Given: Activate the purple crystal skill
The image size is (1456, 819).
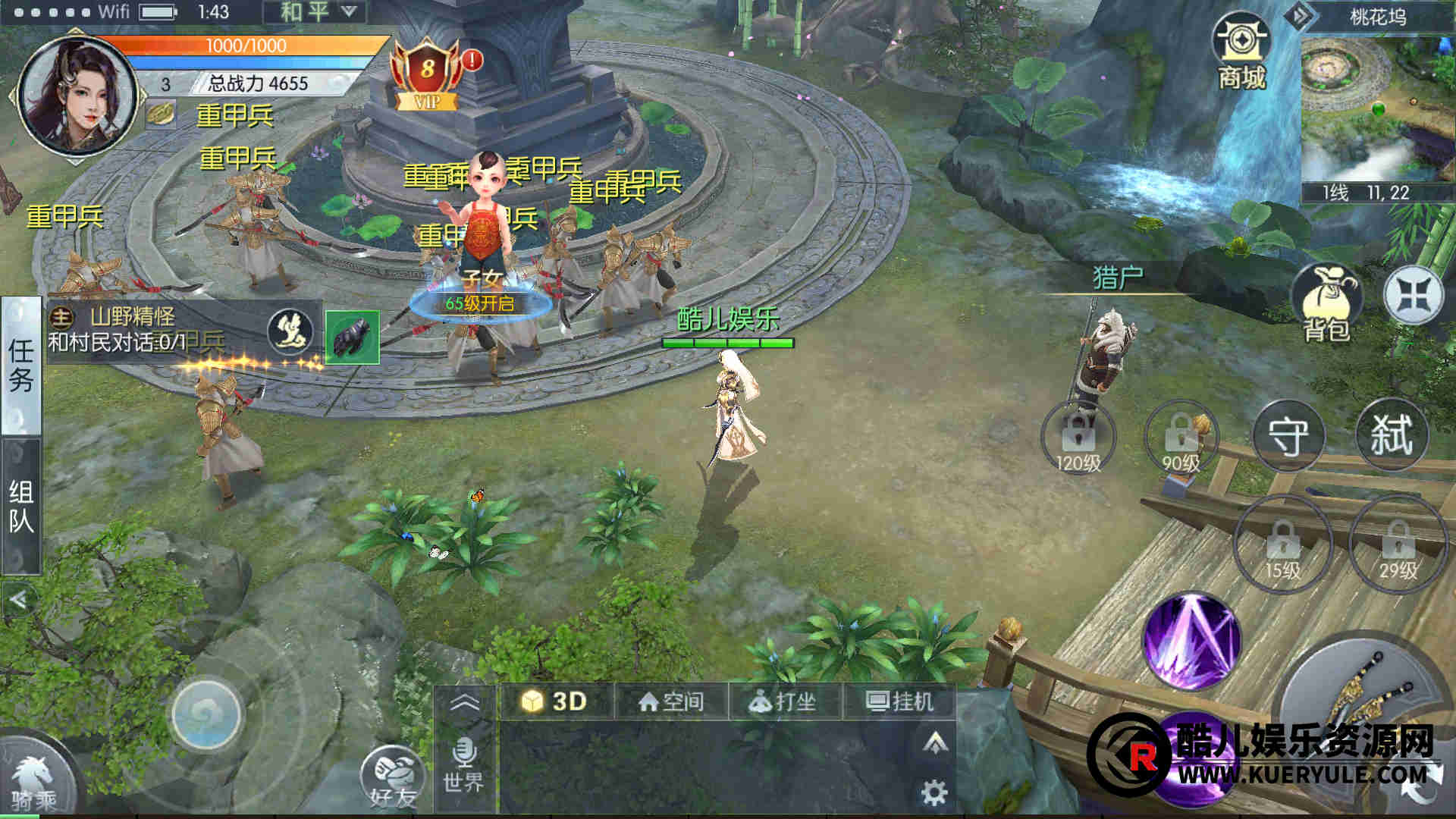Looking at the screenshot, I should click(x=1191, y=641).
